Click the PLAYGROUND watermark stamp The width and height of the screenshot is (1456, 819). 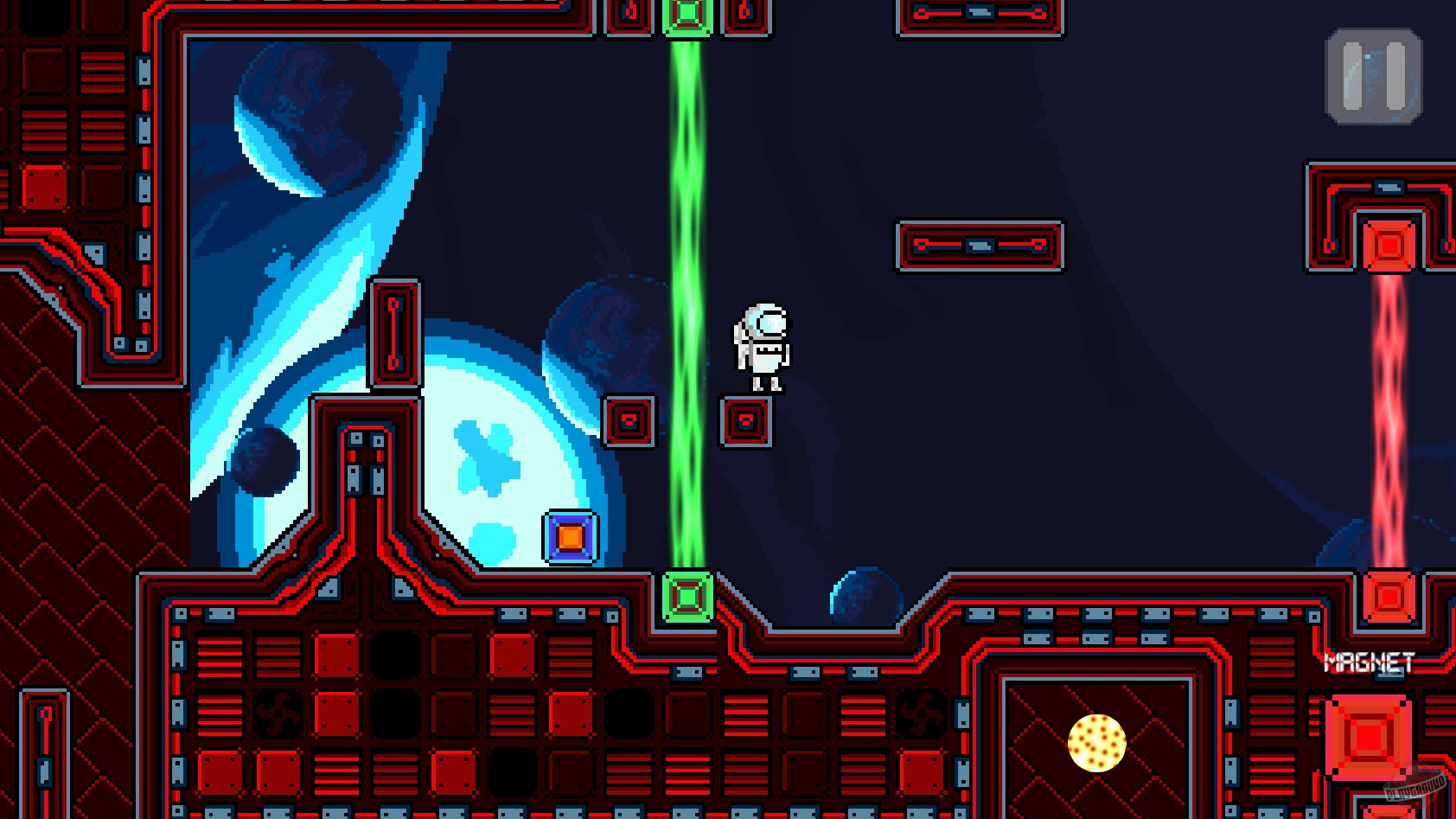tap(1418, 790)
